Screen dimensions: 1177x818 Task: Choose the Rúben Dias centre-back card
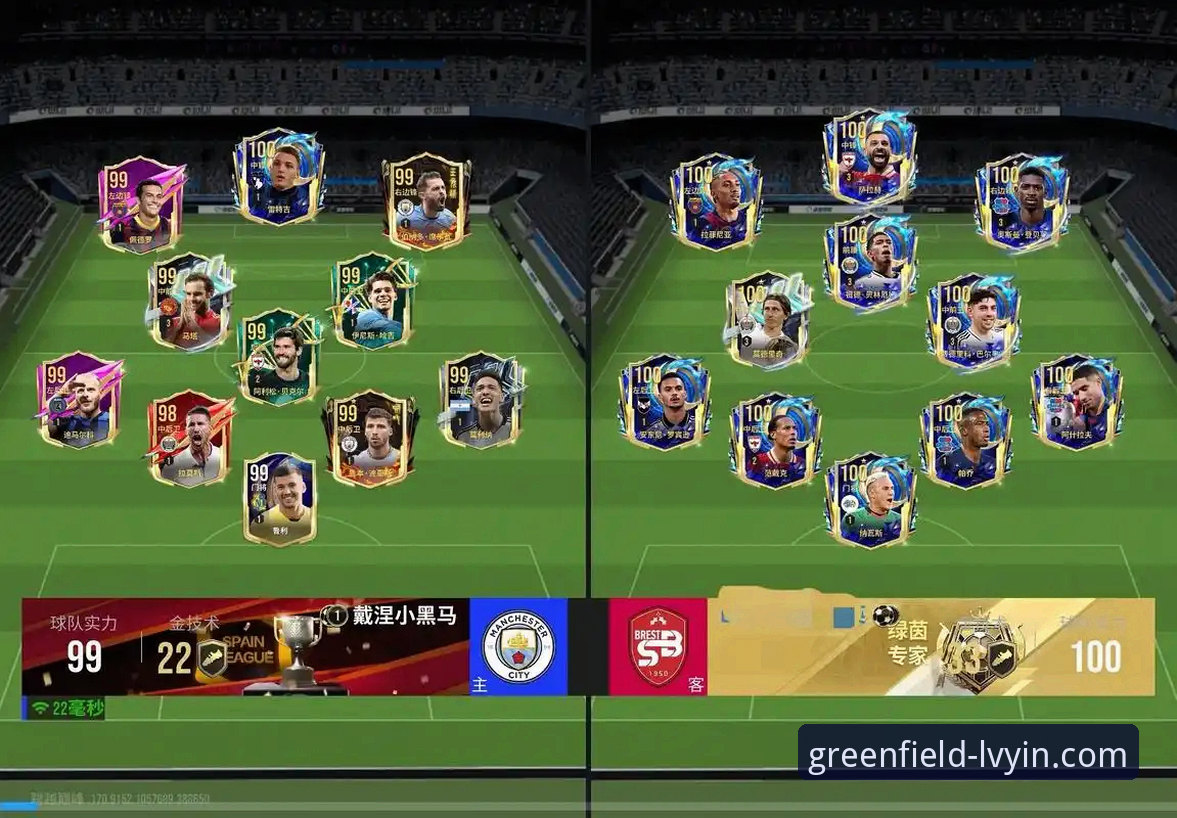pyautogui.click(x=368, y=438)
